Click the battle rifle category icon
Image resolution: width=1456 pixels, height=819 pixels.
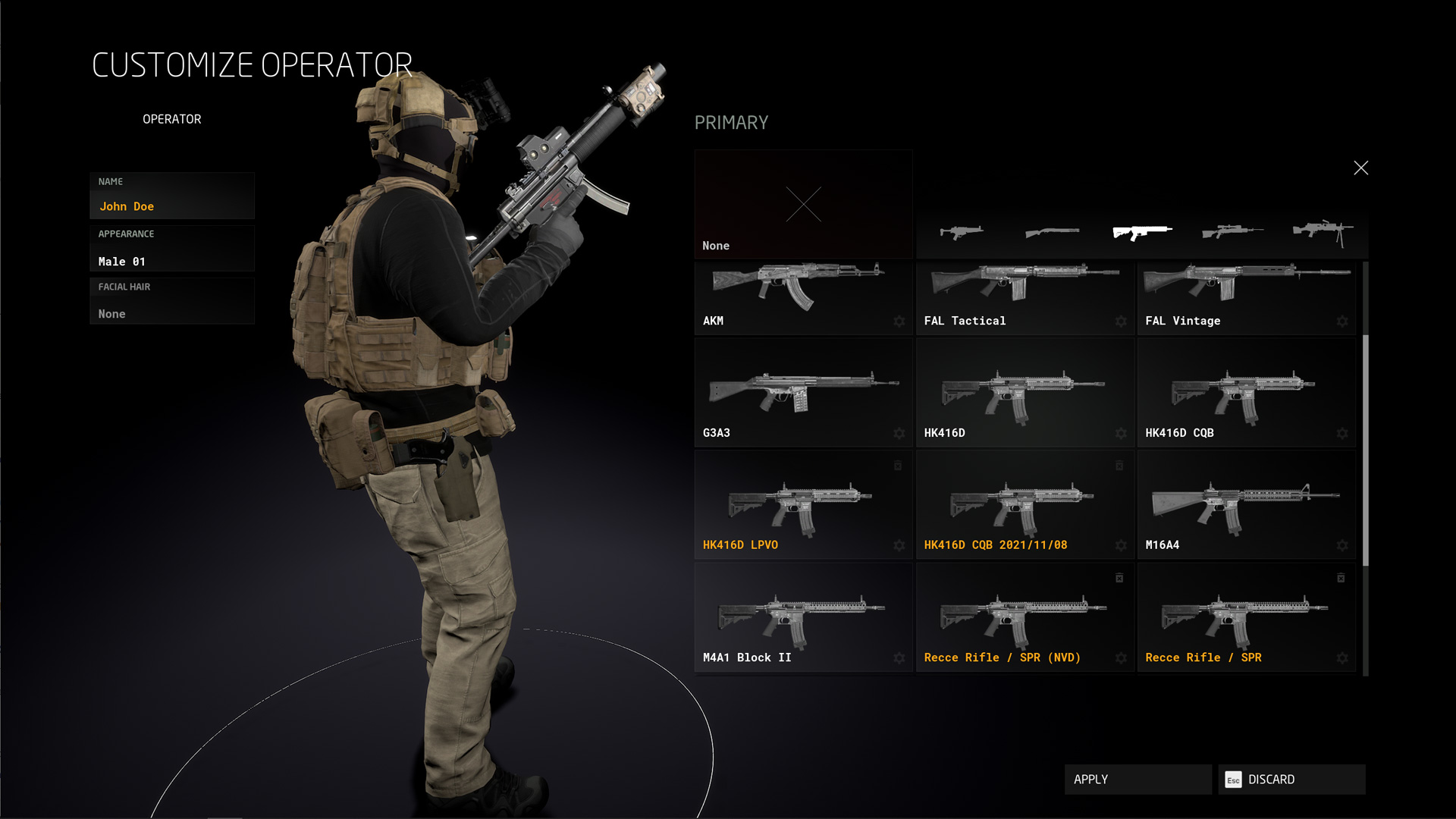(960, 231)
